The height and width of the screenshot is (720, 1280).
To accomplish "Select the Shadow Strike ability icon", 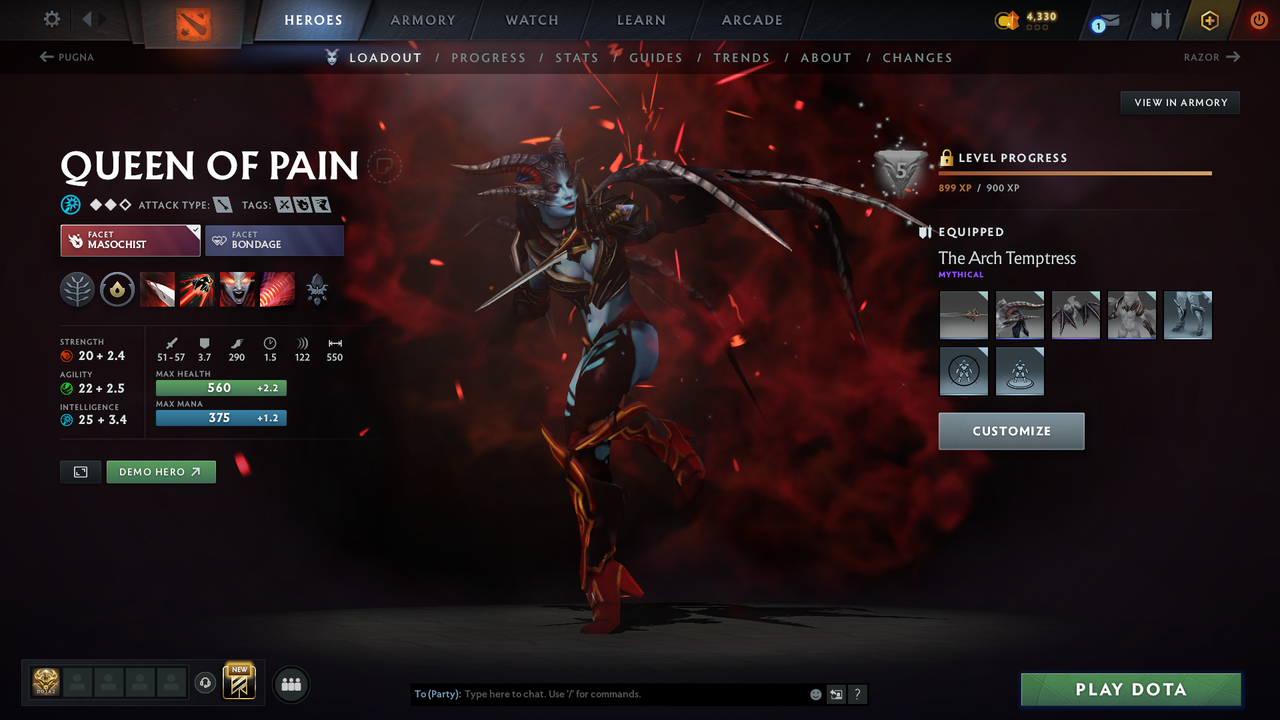I will (x=158, y=290).
